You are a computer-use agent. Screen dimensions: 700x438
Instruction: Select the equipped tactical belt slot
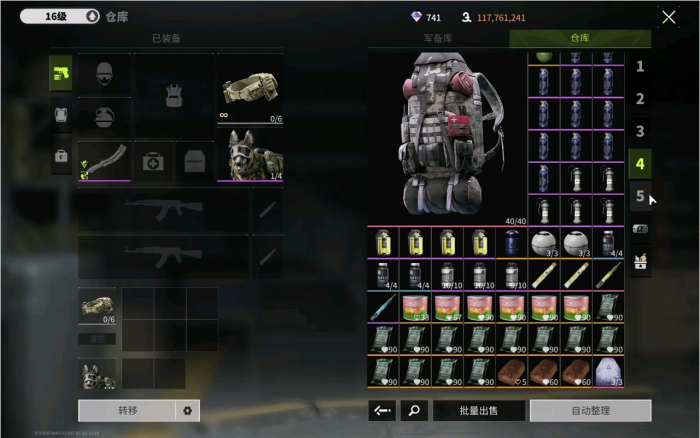point(250,90)
